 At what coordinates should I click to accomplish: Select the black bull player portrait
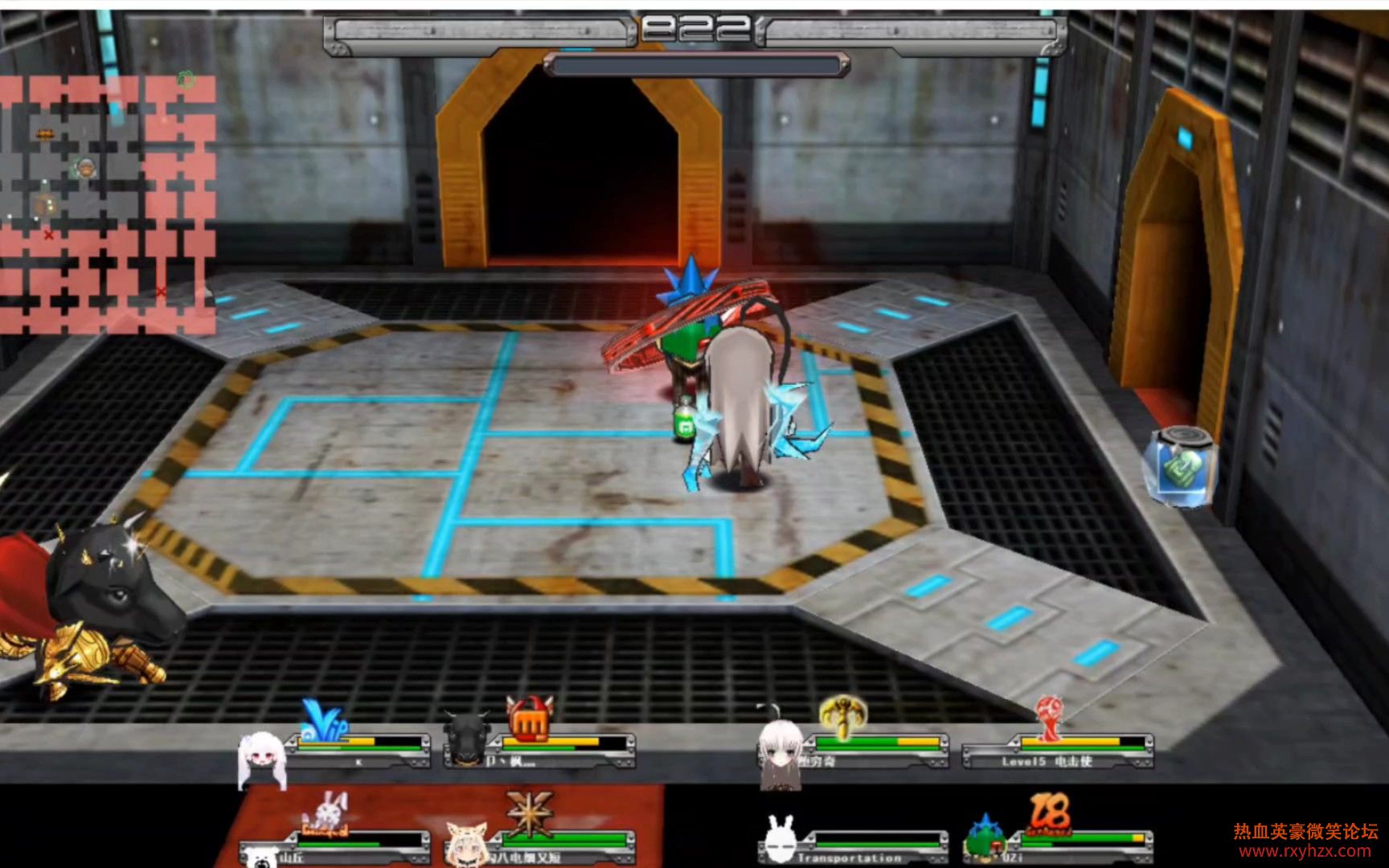pyautogui.click(x=468, y=738)
